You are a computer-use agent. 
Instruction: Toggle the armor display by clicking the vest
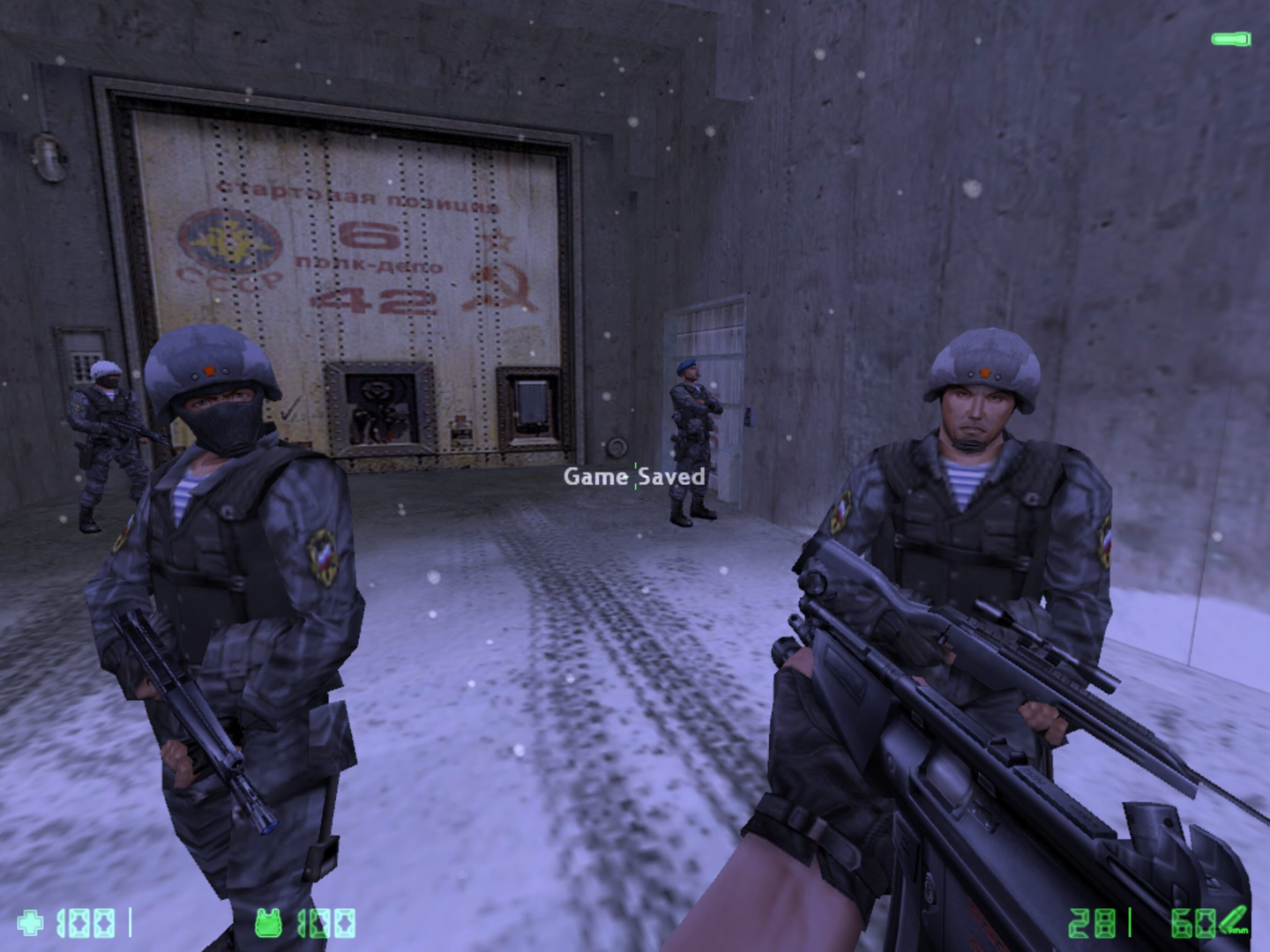click(270, 923)
